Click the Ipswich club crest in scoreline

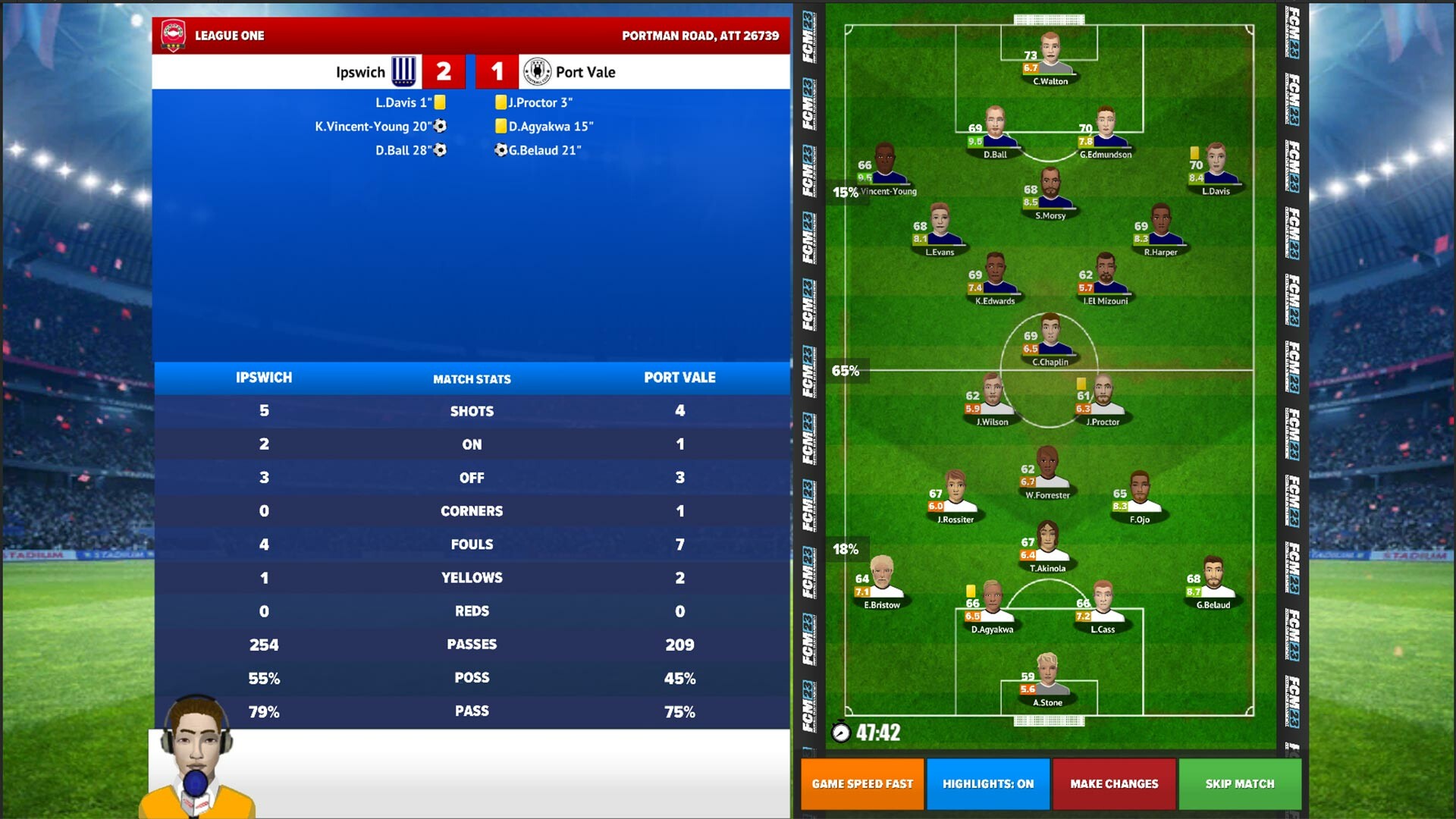click(403, 72)
